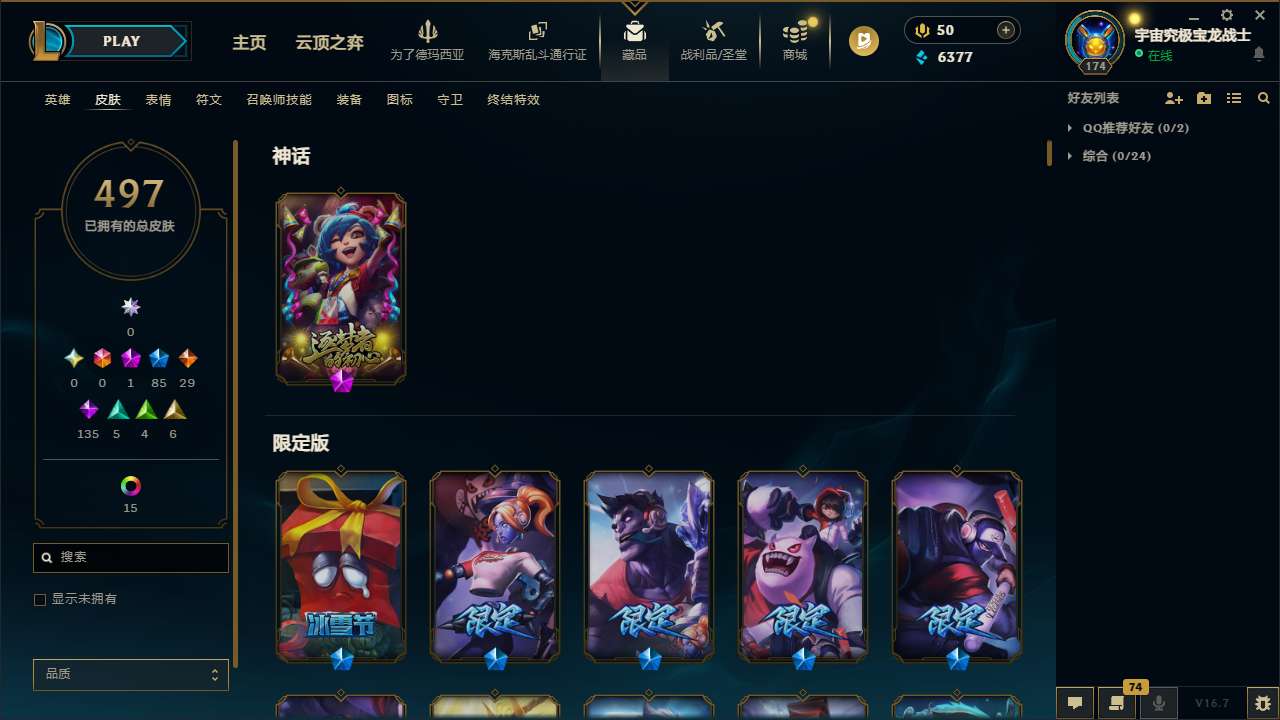
Task: Switch to the 英雄 tab
Action: [x=57, y=100]
